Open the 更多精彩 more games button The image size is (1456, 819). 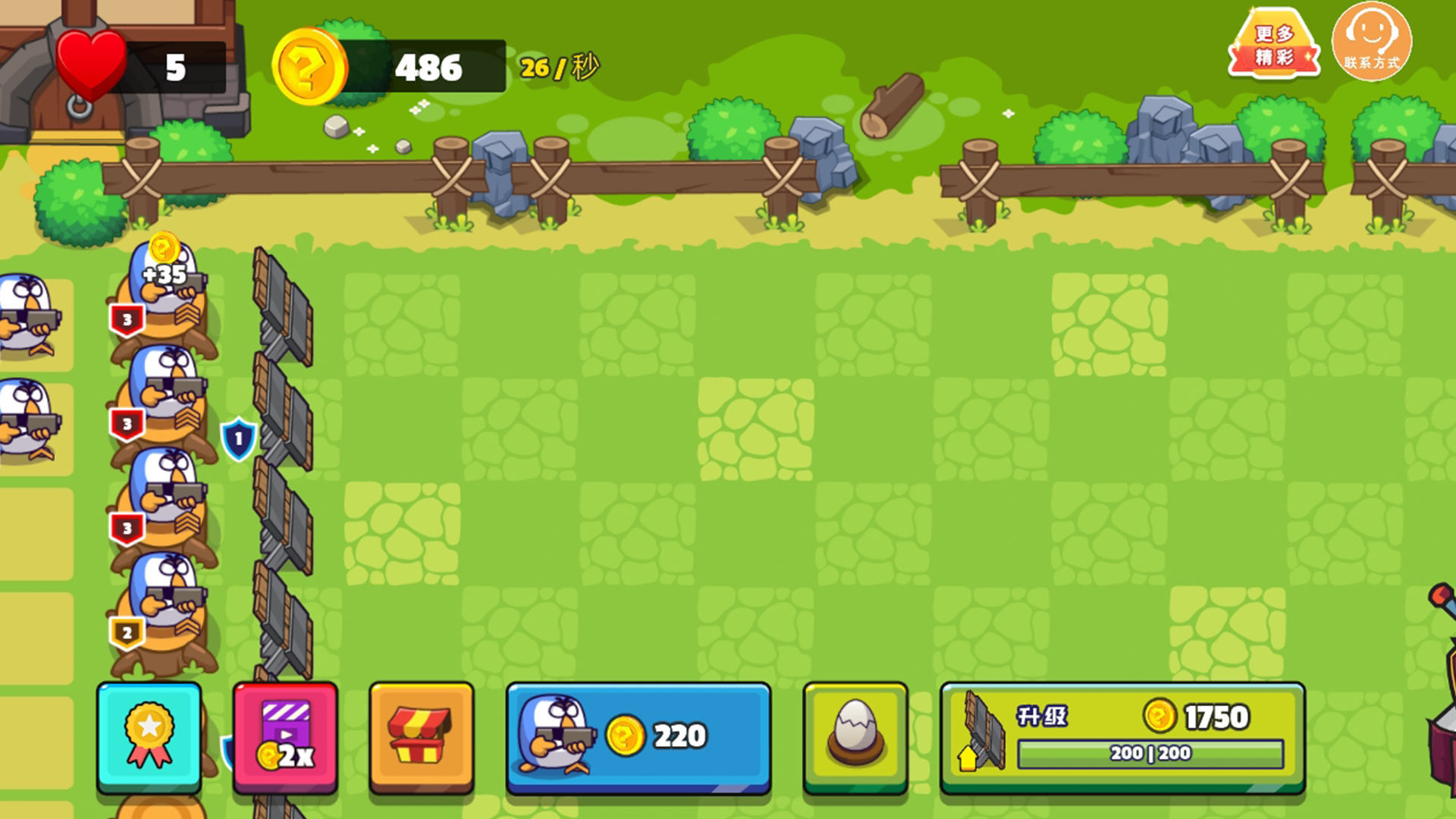1274,44
